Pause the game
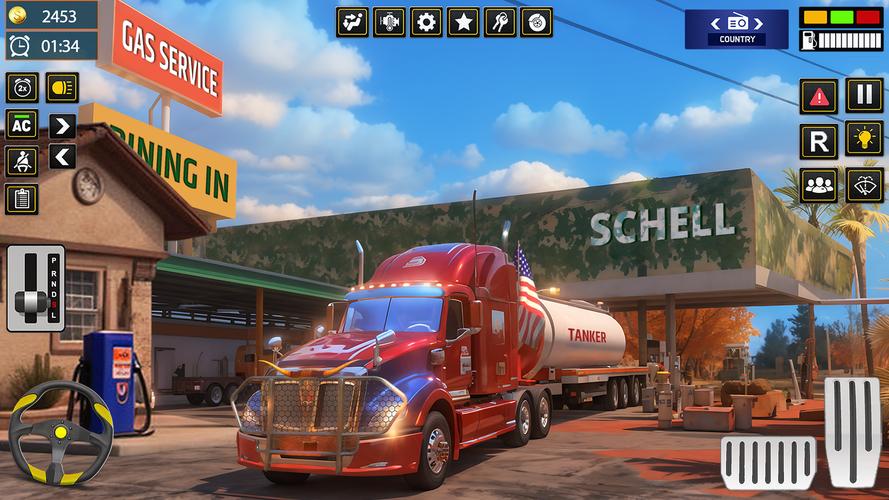This screenshot has width=889, height=500. point(864,95)
